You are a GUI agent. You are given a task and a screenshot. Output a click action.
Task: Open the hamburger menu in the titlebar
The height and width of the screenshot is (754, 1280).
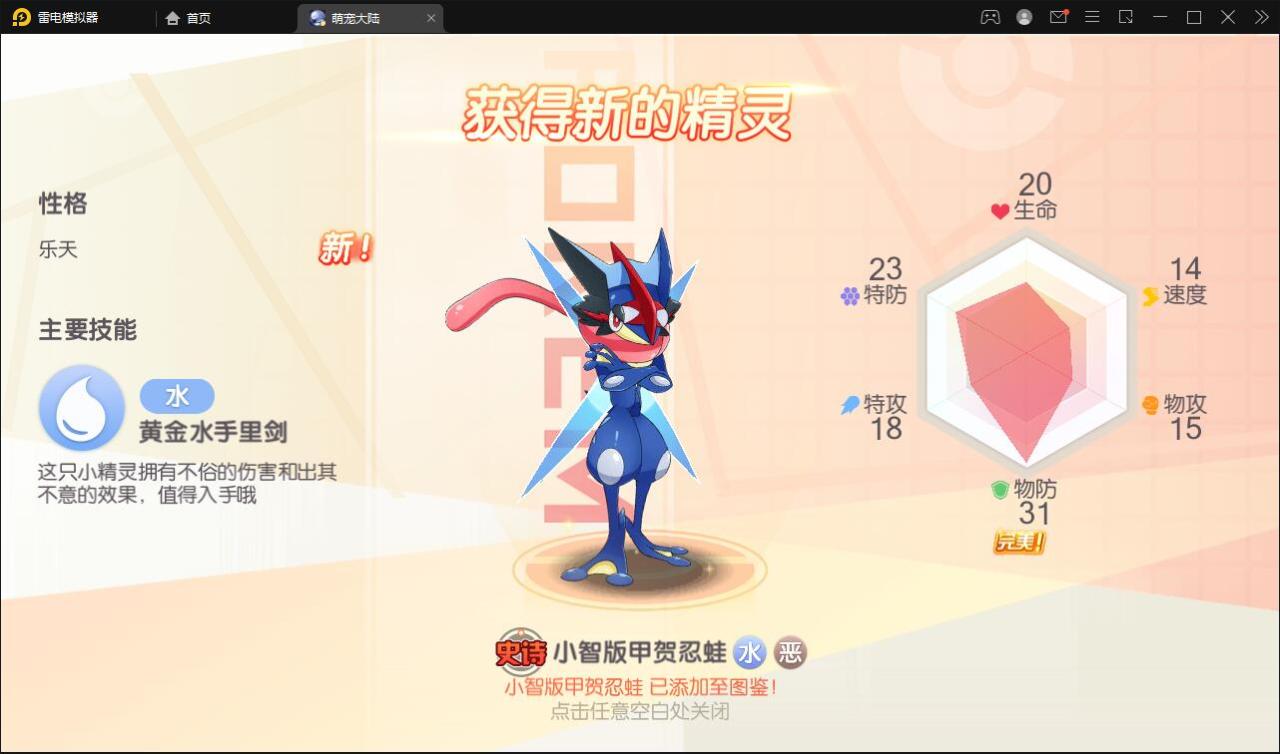point(1092,17)
